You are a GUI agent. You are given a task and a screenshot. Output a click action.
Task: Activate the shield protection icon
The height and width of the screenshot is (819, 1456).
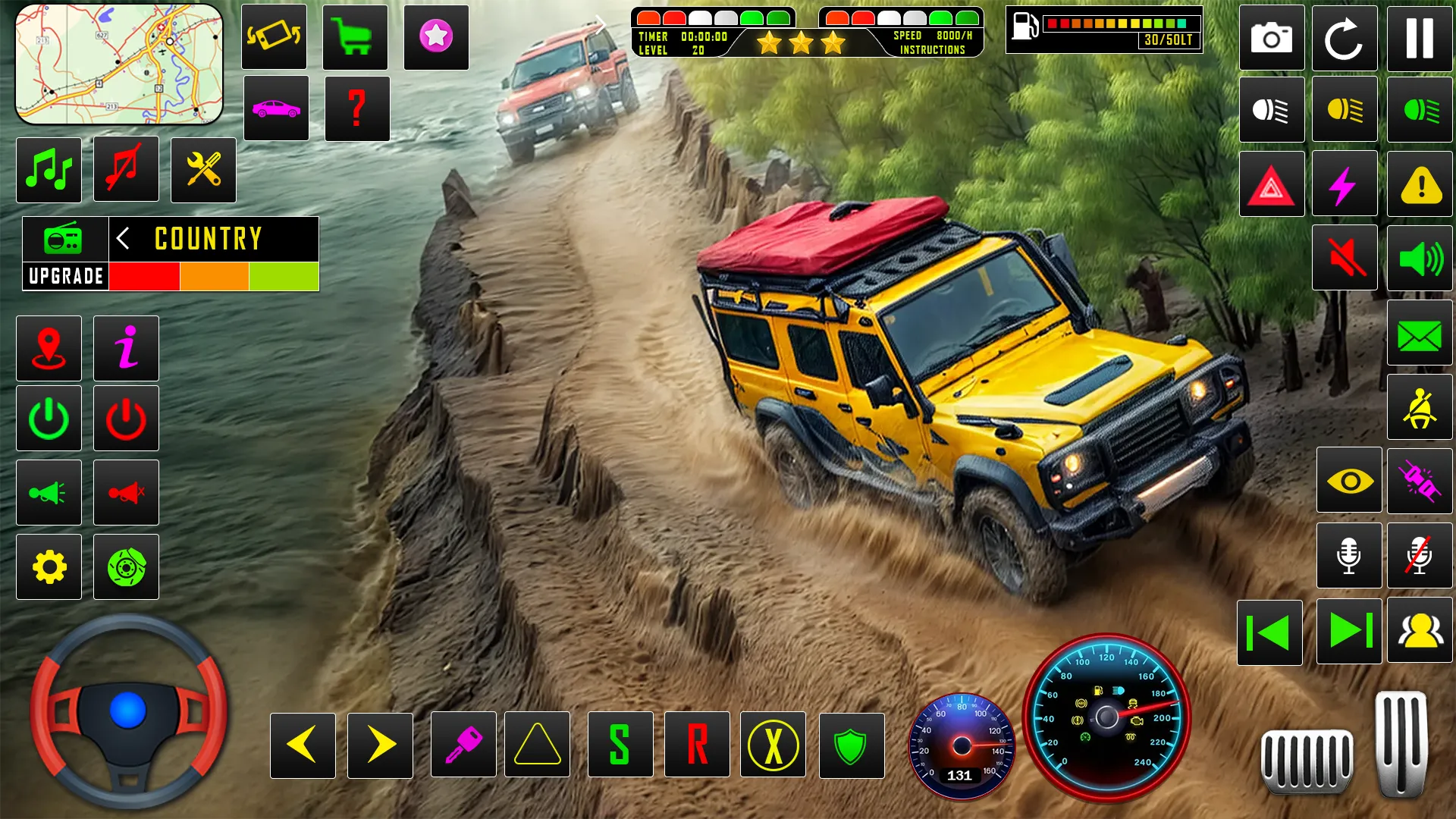click(x=850, y=746)
